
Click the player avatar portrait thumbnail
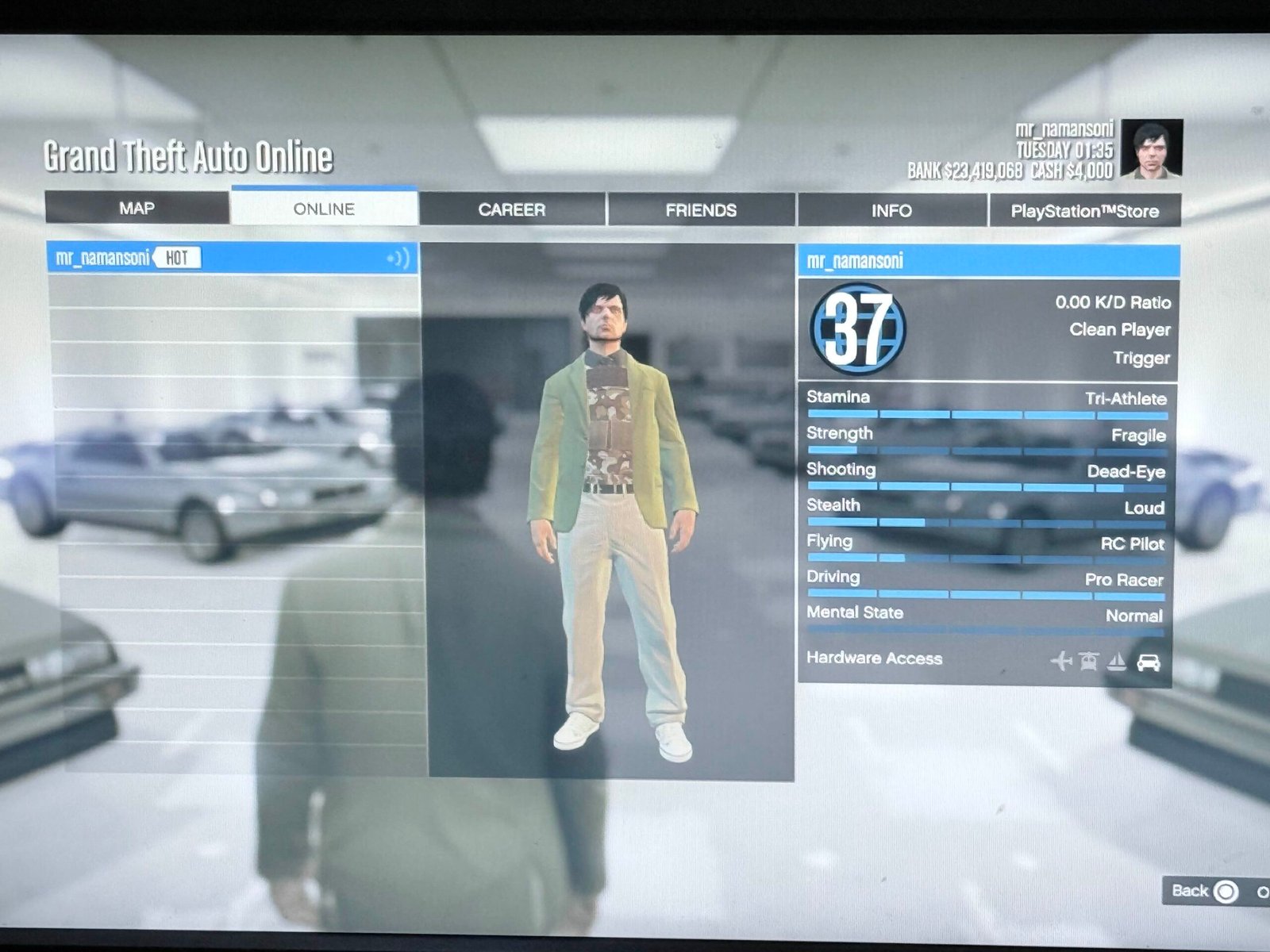[x=1152, y=149]
